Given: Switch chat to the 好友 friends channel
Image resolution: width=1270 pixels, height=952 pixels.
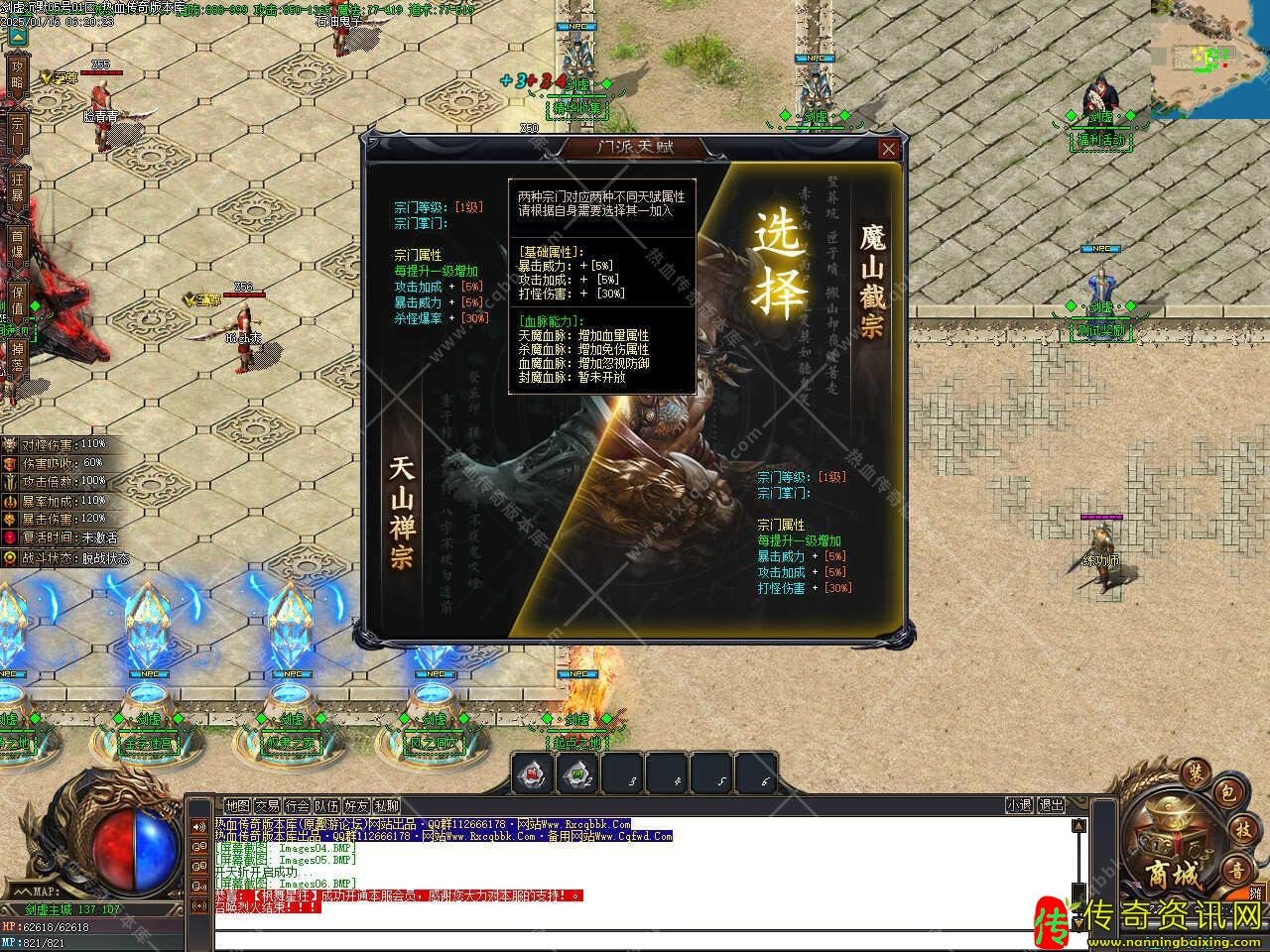Looking at the screenshot, I should click(356, 806).
